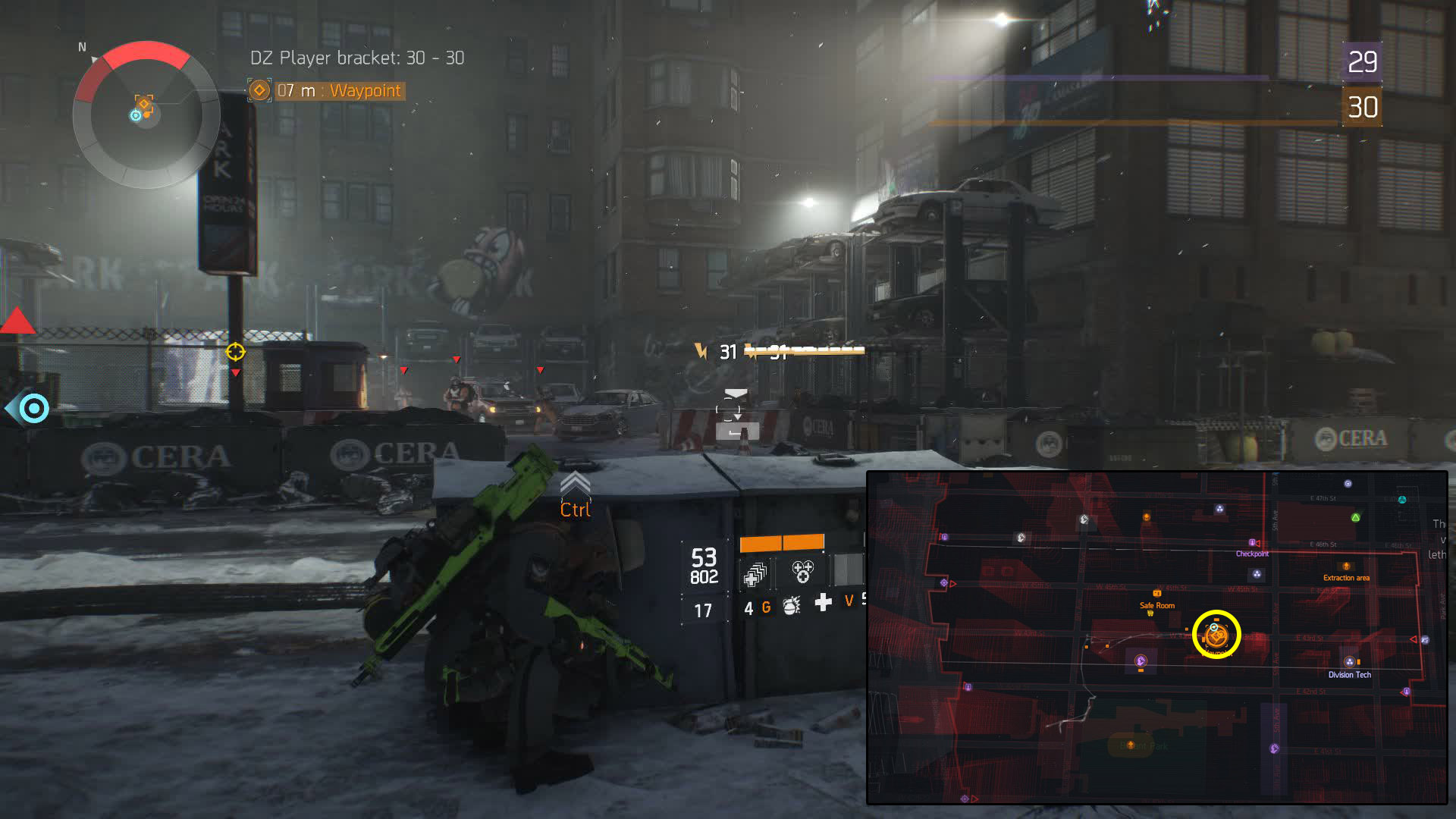The height and width of the screenshot is (819, 1456).
Task: Use the white cross medkit icon
Action: pos(823,603)
